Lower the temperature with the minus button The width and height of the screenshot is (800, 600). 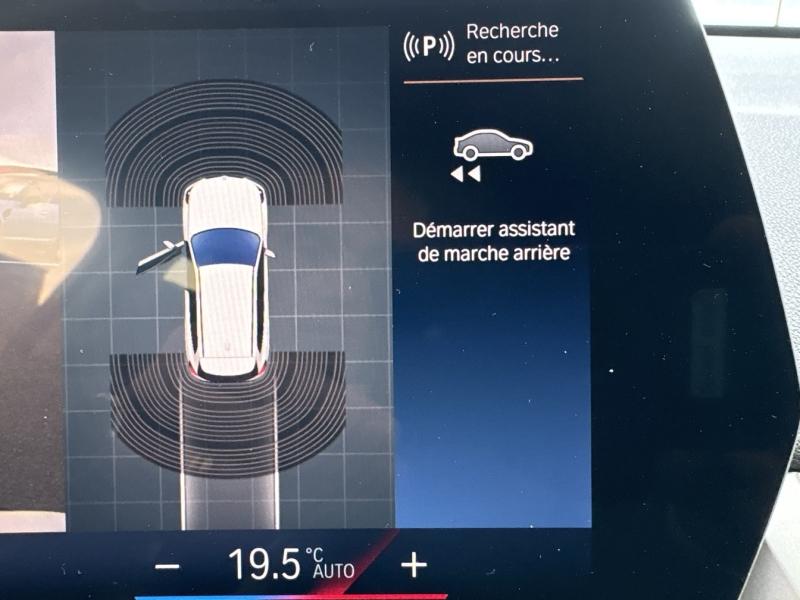click(x=169, y=566)
